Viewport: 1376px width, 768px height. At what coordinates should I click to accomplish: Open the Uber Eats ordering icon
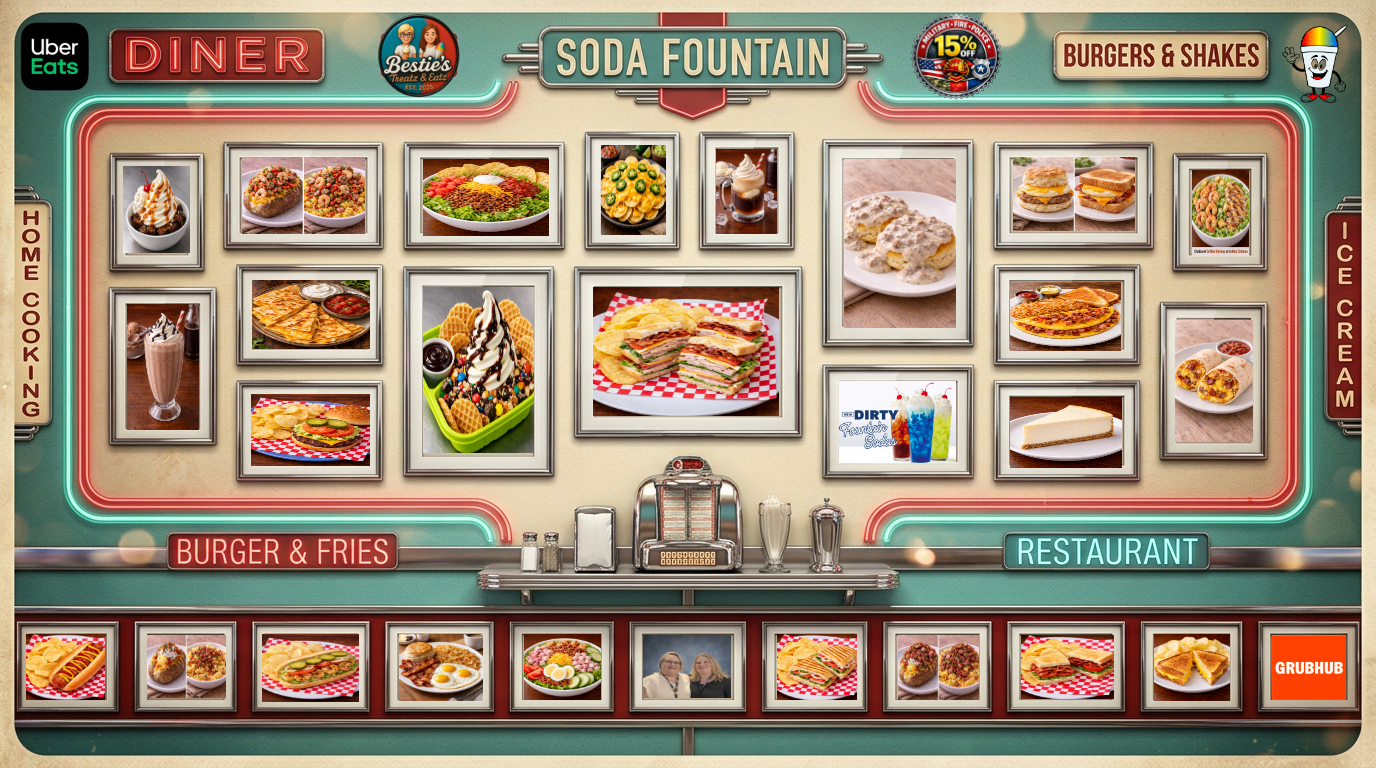[55, 56]
